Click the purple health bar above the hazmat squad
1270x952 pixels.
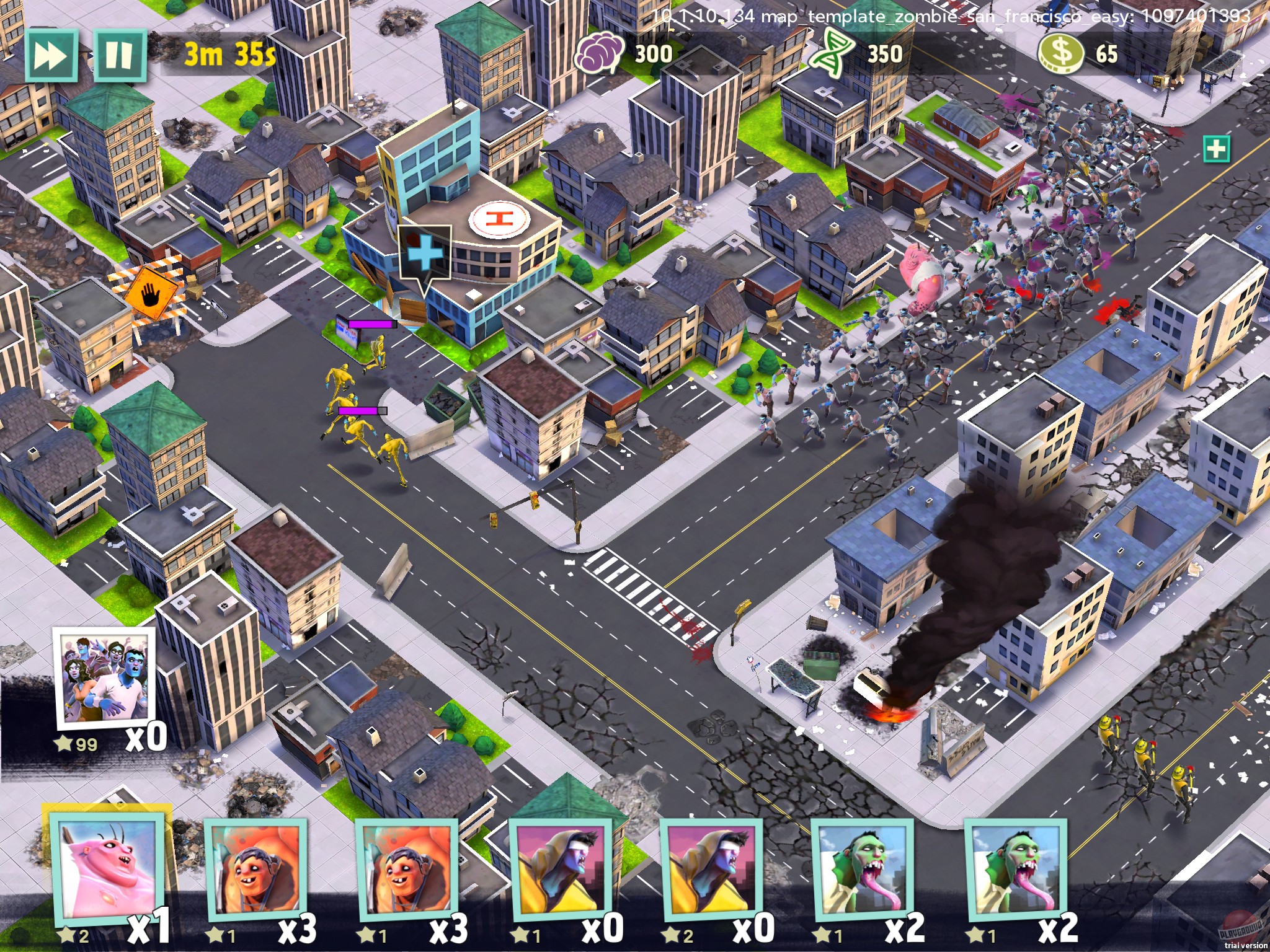(372, 323)
